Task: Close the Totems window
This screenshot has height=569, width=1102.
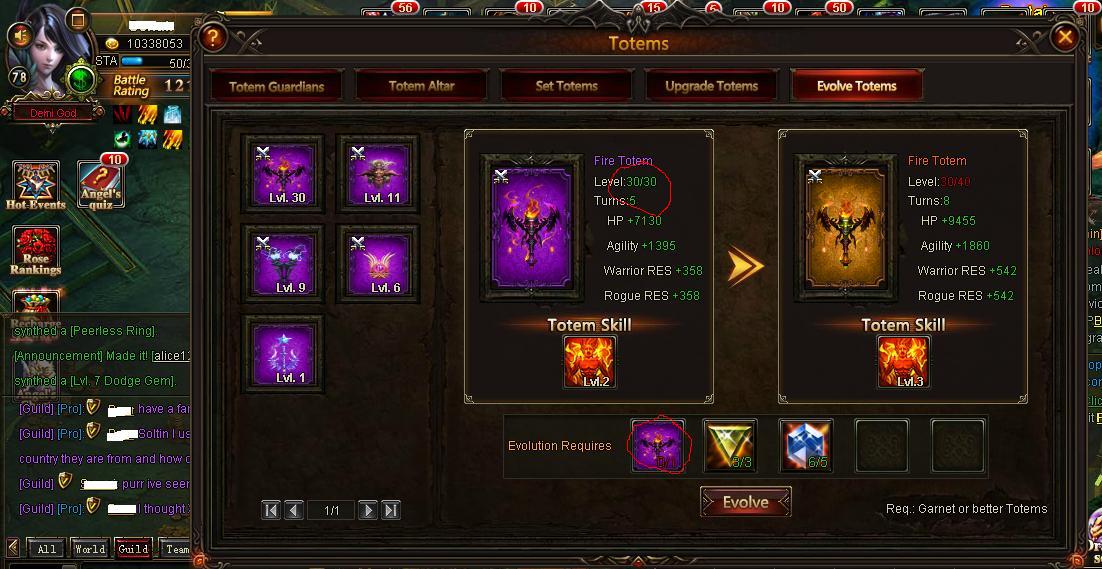Action: [1066, 38]
